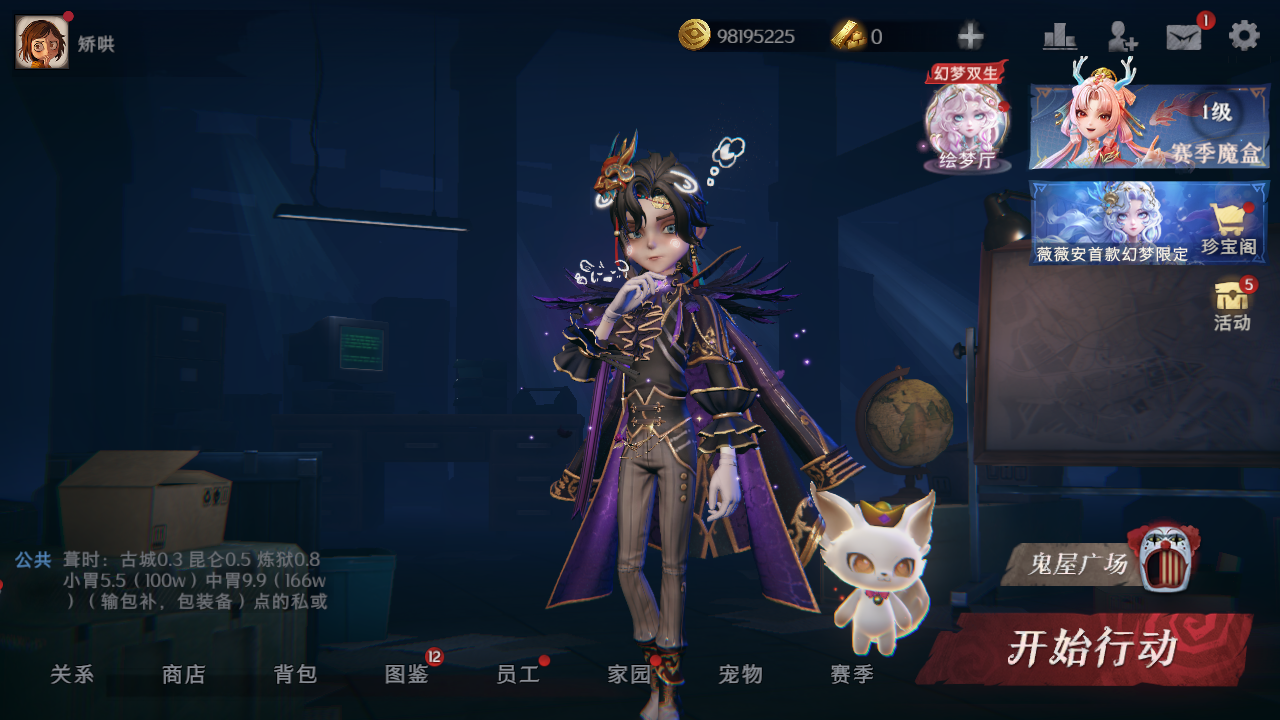Start match with 开始行动

coord(1089,649)
